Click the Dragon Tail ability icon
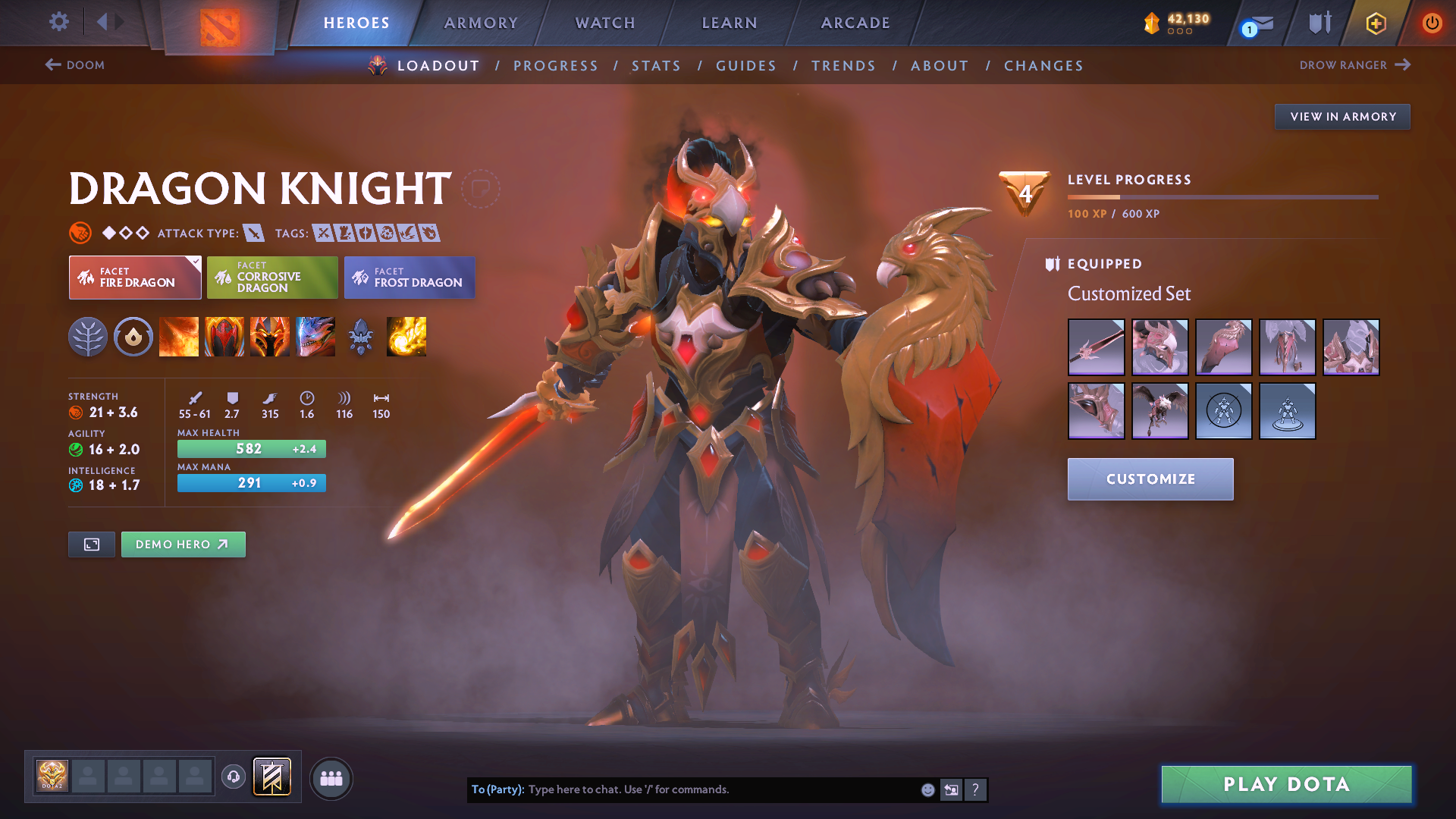The image size is (1456, 819). click(224, 337)
